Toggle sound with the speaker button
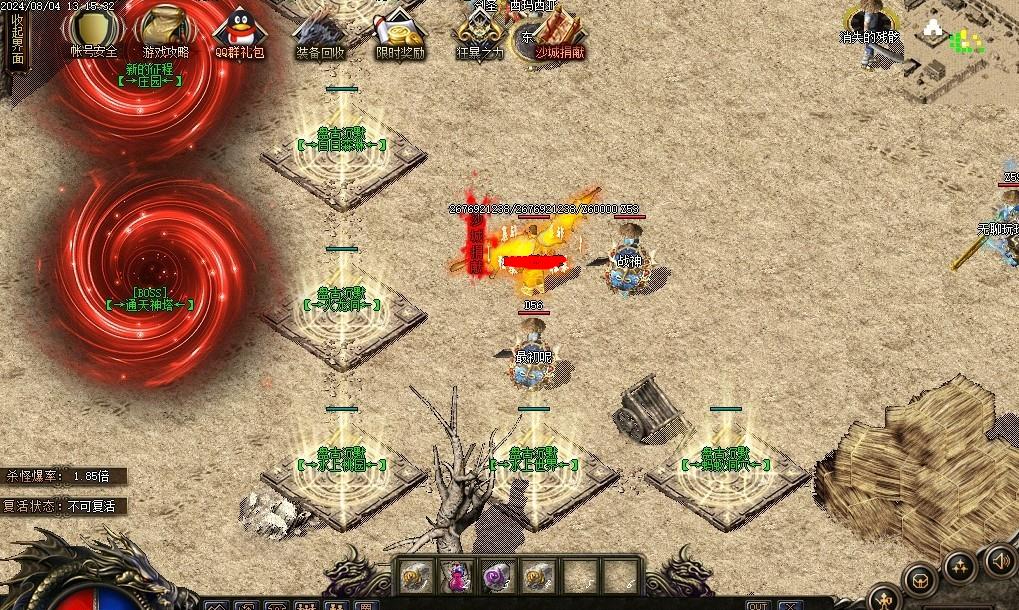The image size is (1019, 610). point(1000,561)
